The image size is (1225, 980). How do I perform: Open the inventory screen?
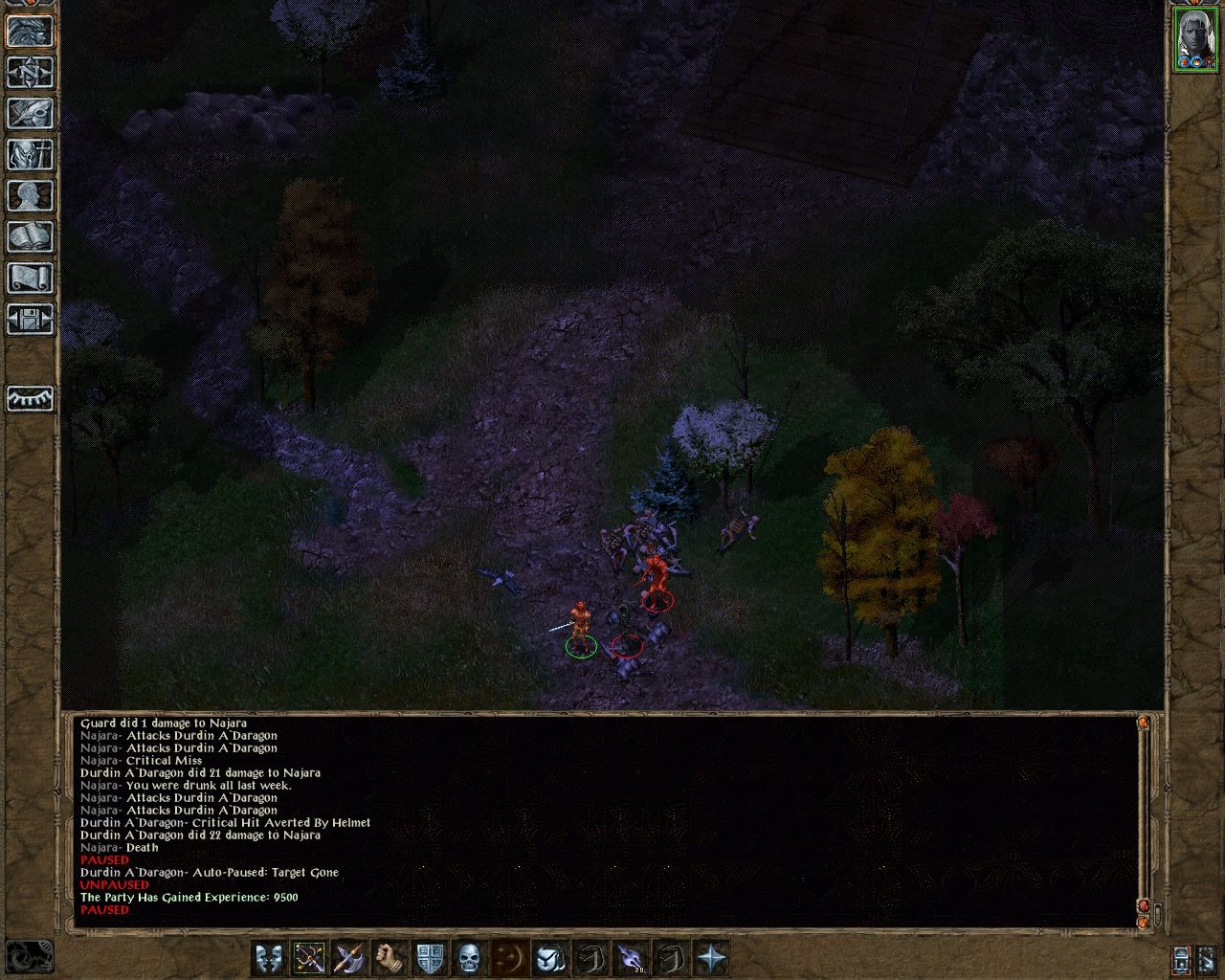point(30,154)
